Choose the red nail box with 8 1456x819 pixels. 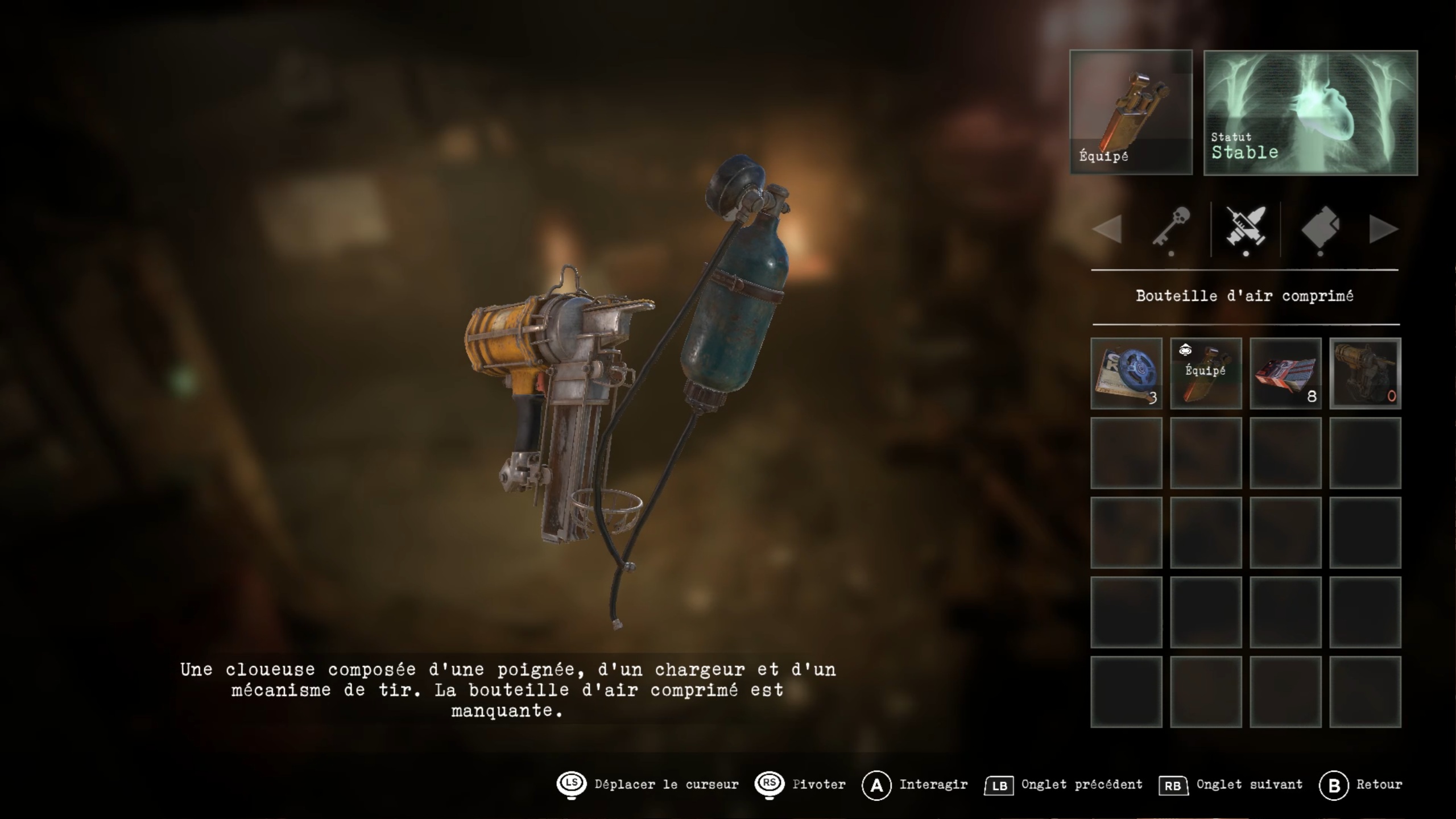pyautogui.click(x=1285, y=373)
